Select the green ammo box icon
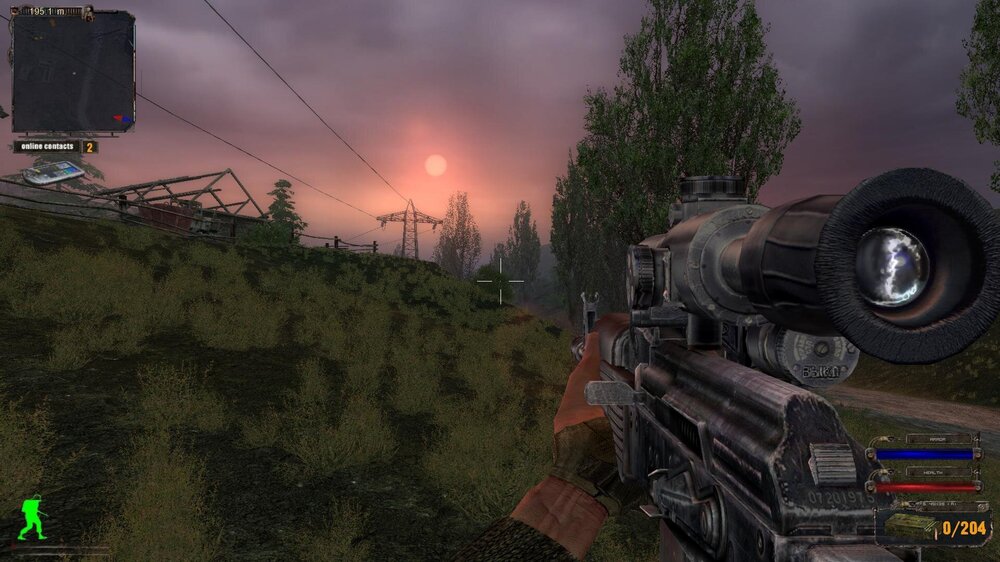1000x562 pixels. (x=913, y=526)
